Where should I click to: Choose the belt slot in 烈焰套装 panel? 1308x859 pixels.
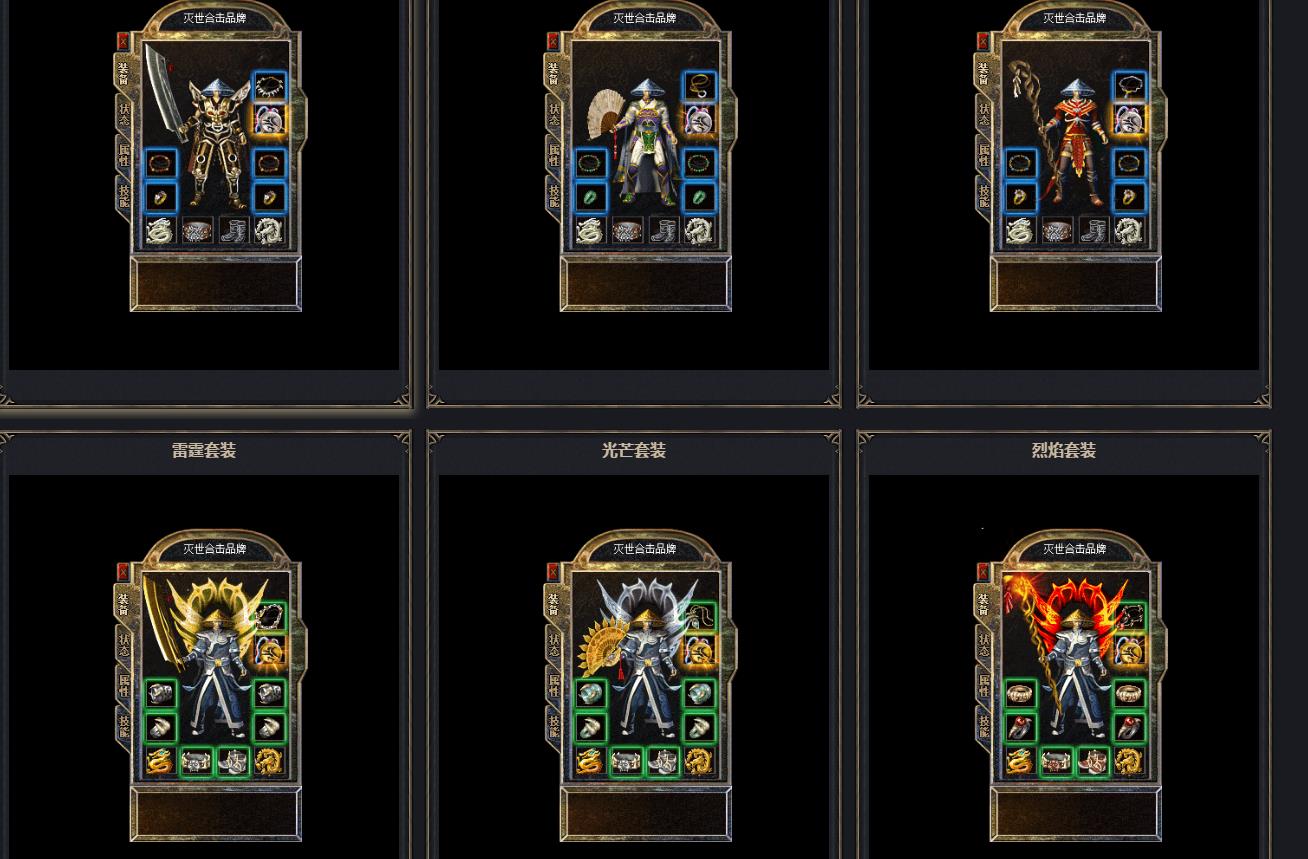(x=1056, y=762)
